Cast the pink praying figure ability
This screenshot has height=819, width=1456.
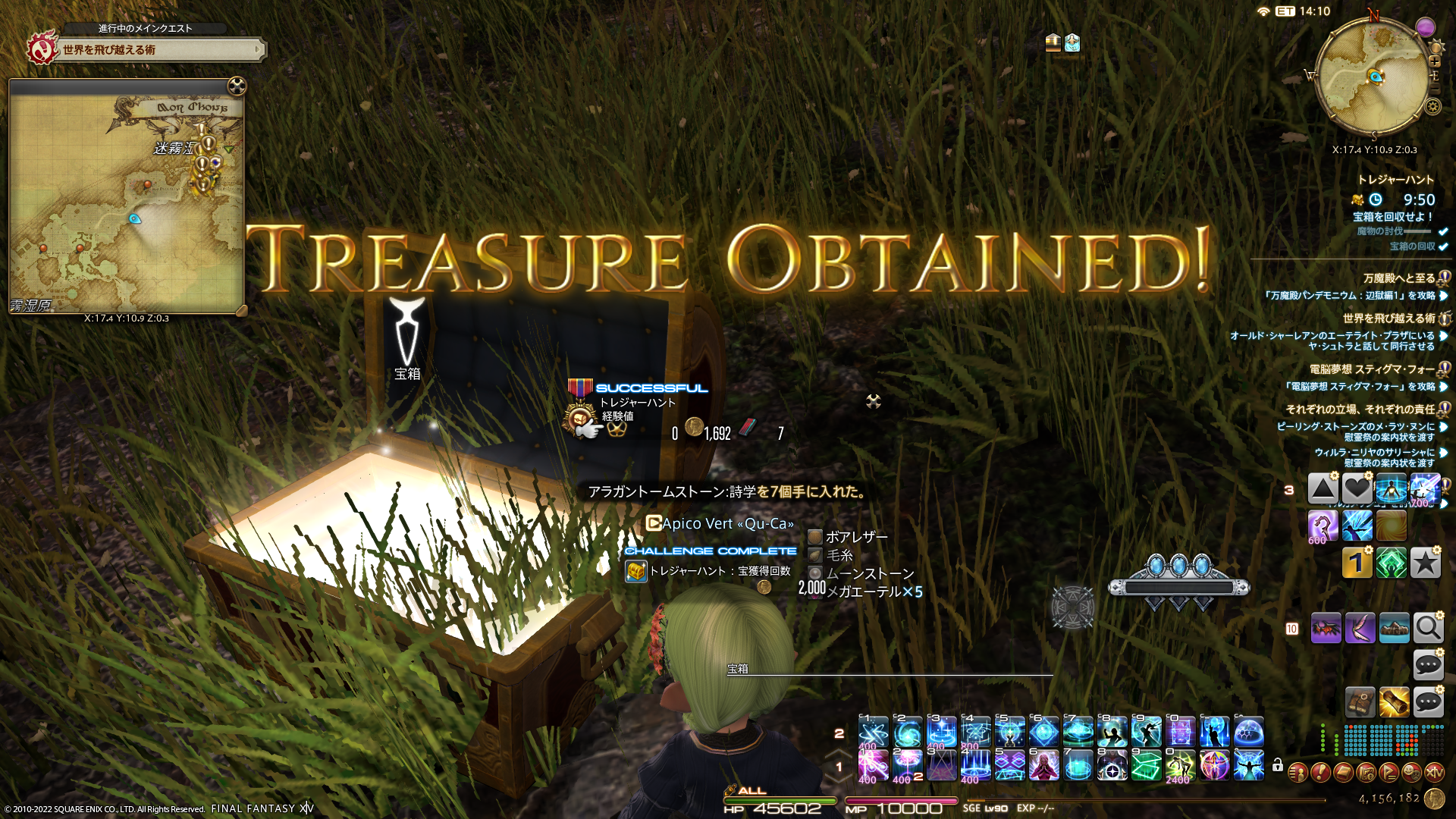pyautogui.click(x=1043, y=766)
